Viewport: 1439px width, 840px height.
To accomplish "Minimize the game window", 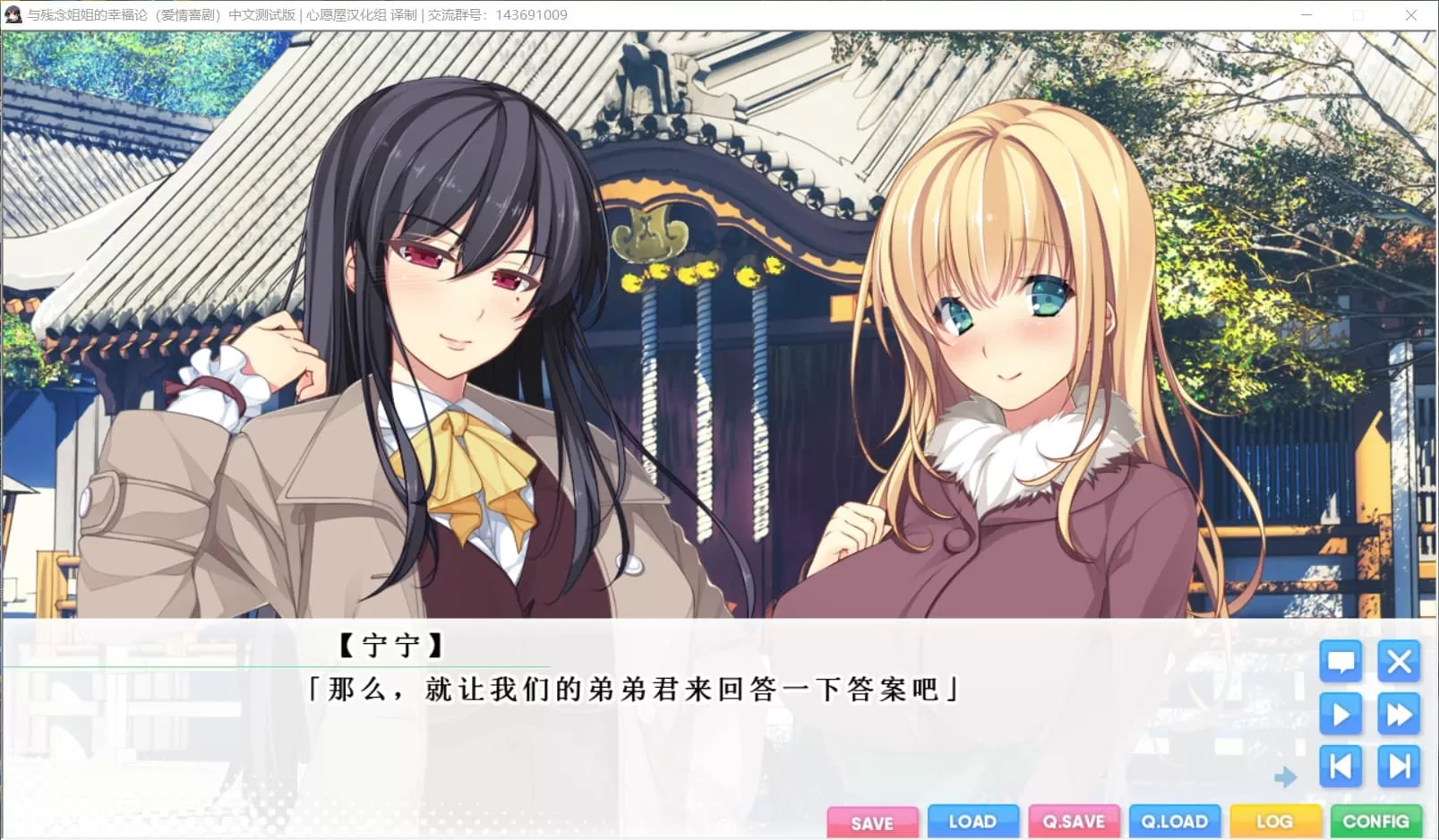I will (x=1307, y=14).
